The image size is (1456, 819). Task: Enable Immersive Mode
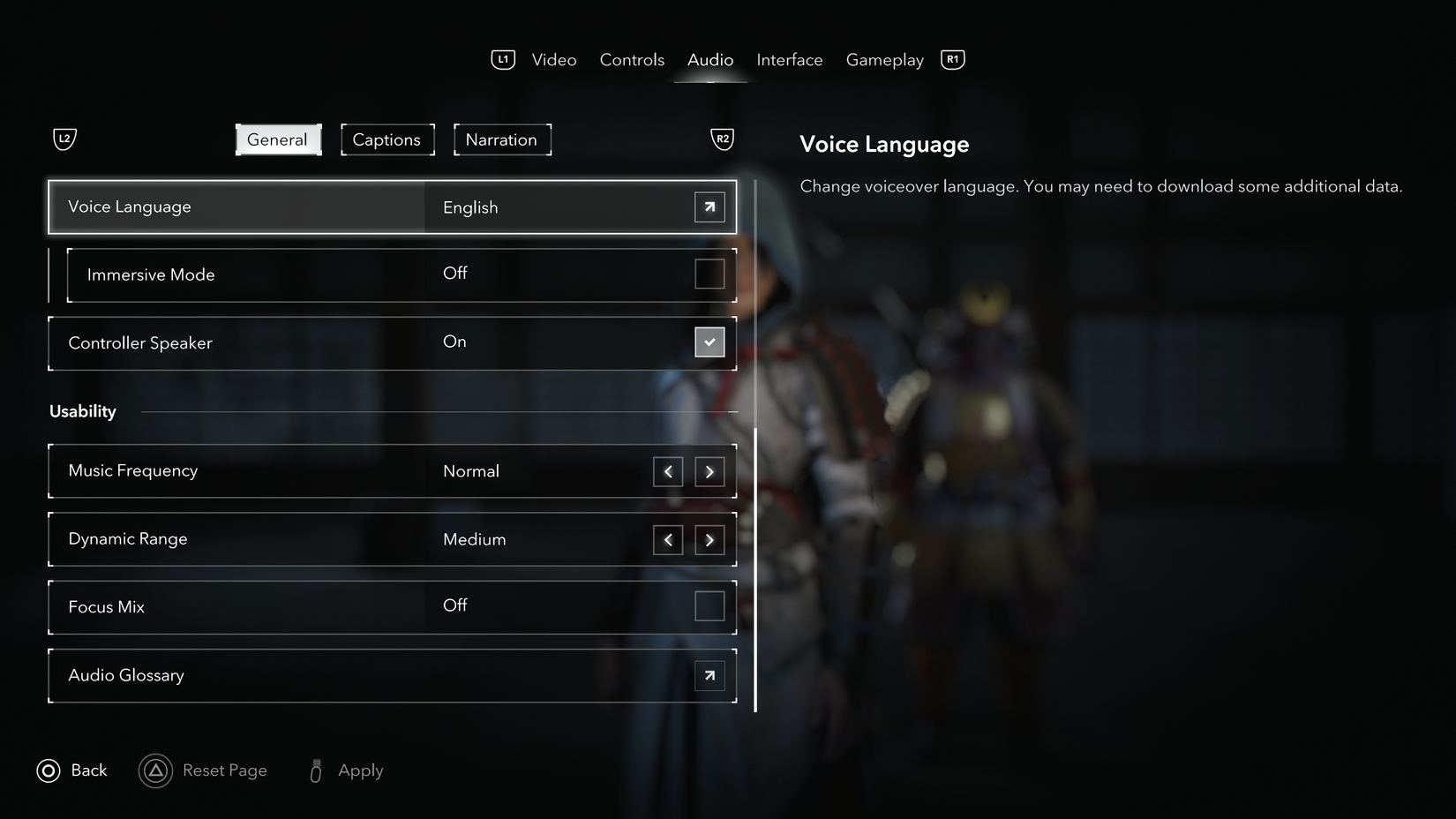(709, 274)
